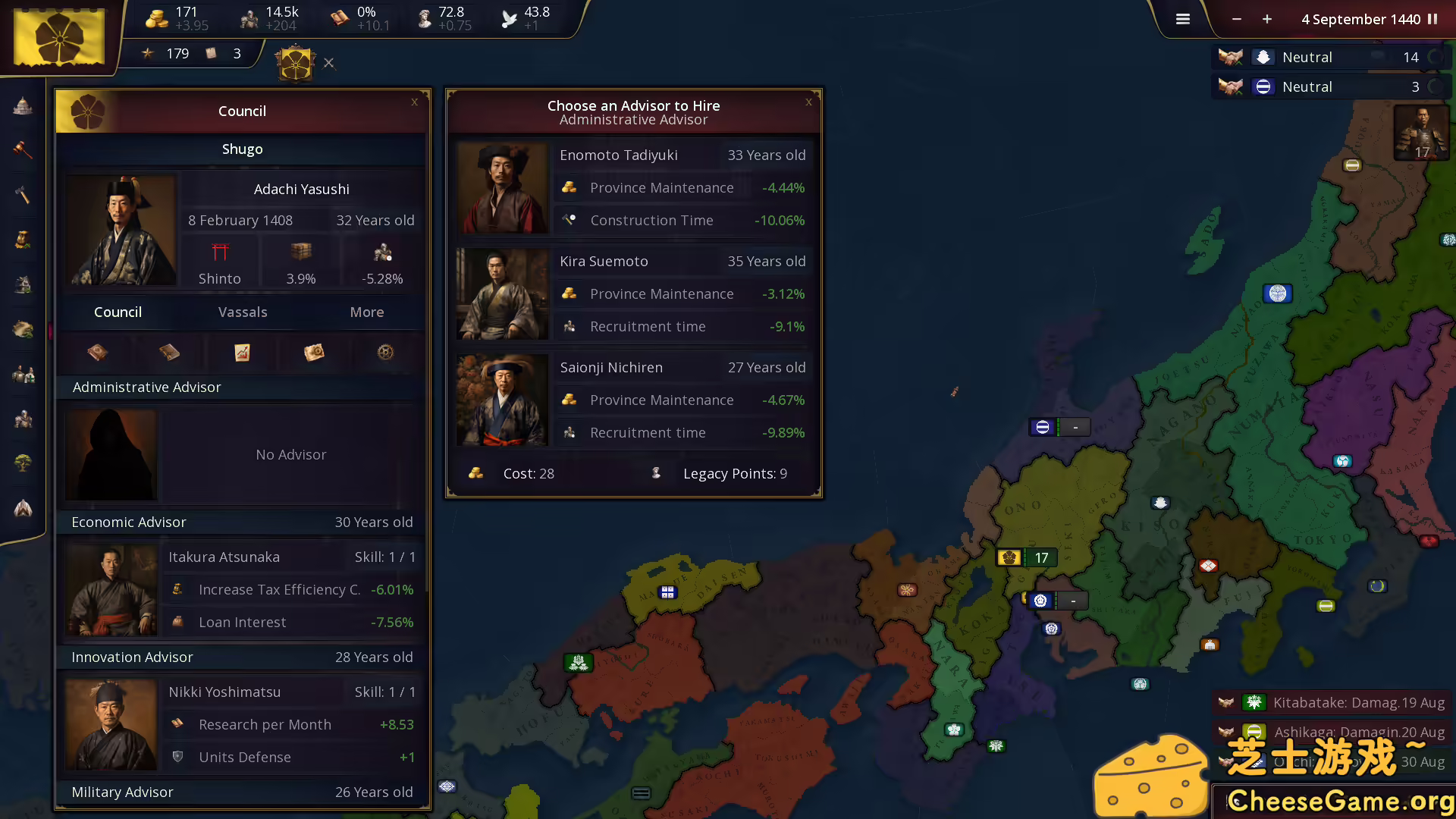The width and height of the screenshot is (1456, 819).
Task: Click the minus zoom control near the date
Action: point(1236,19)
